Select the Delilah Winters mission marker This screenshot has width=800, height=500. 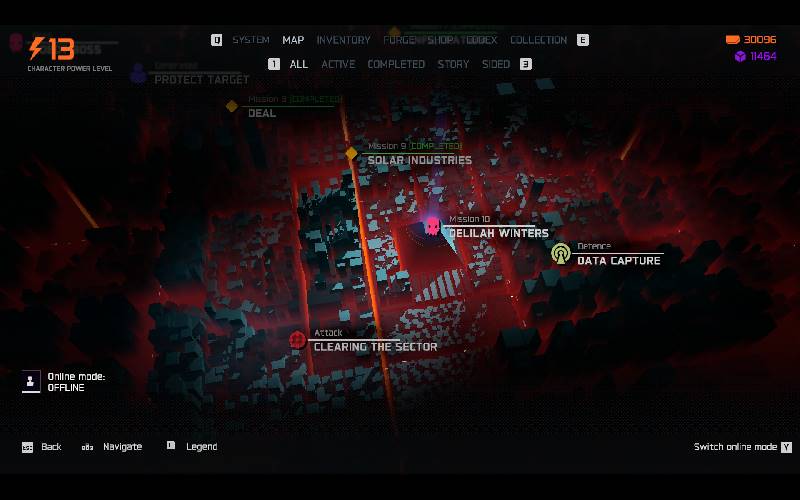(x=432, y=227)
